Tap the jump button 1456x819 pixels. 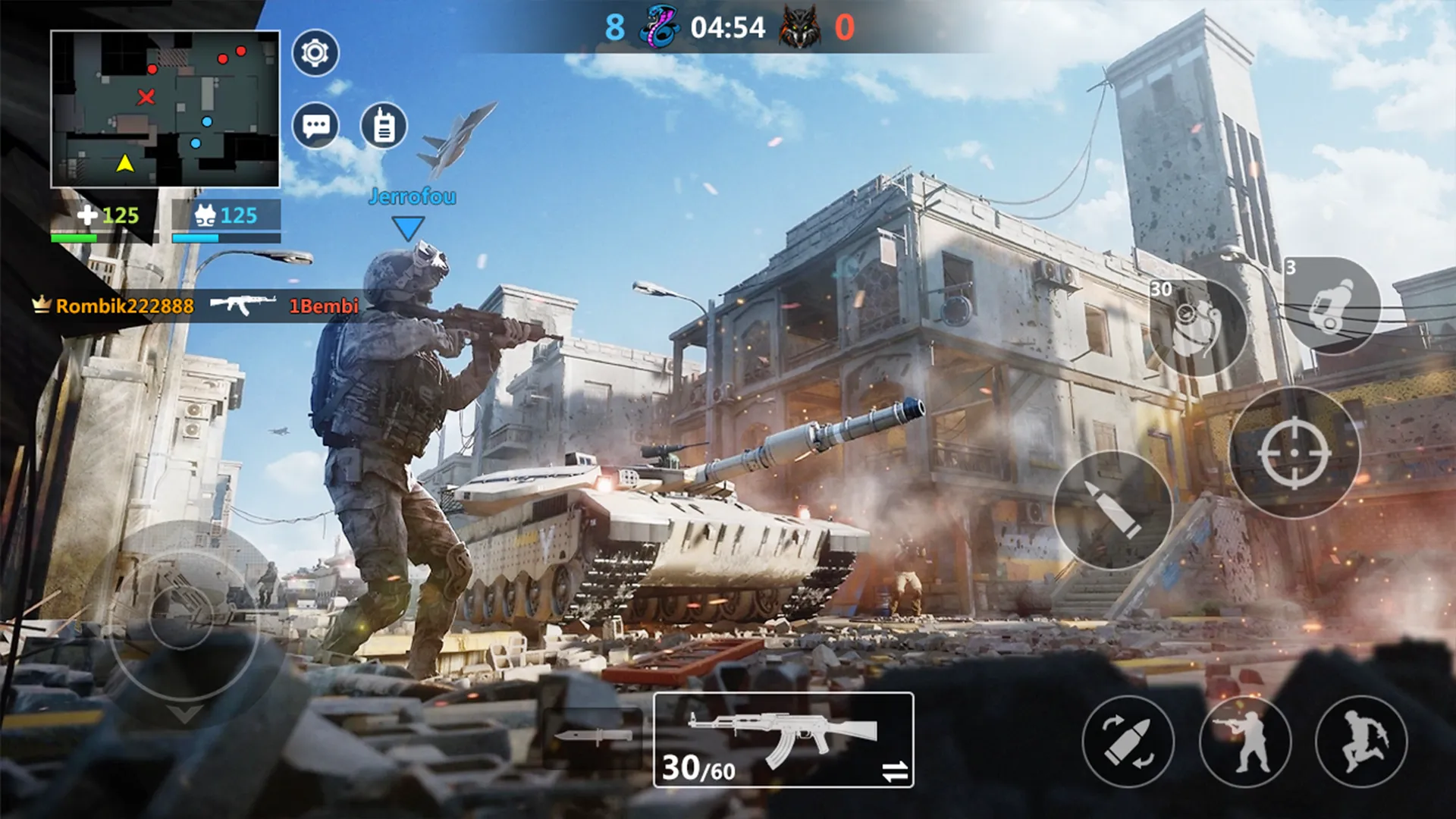coord(1362,741)
